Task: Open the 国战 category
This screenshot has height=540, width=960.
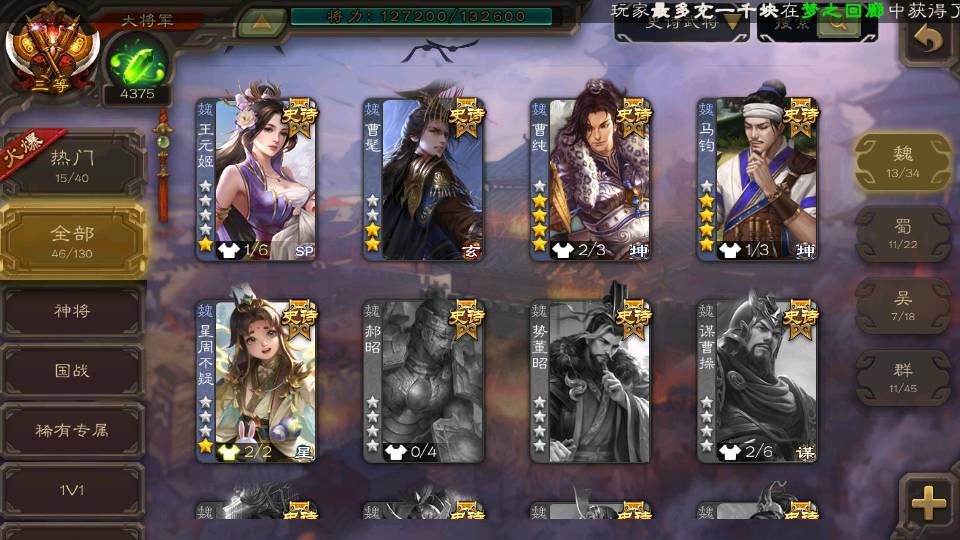Action: 72,371
